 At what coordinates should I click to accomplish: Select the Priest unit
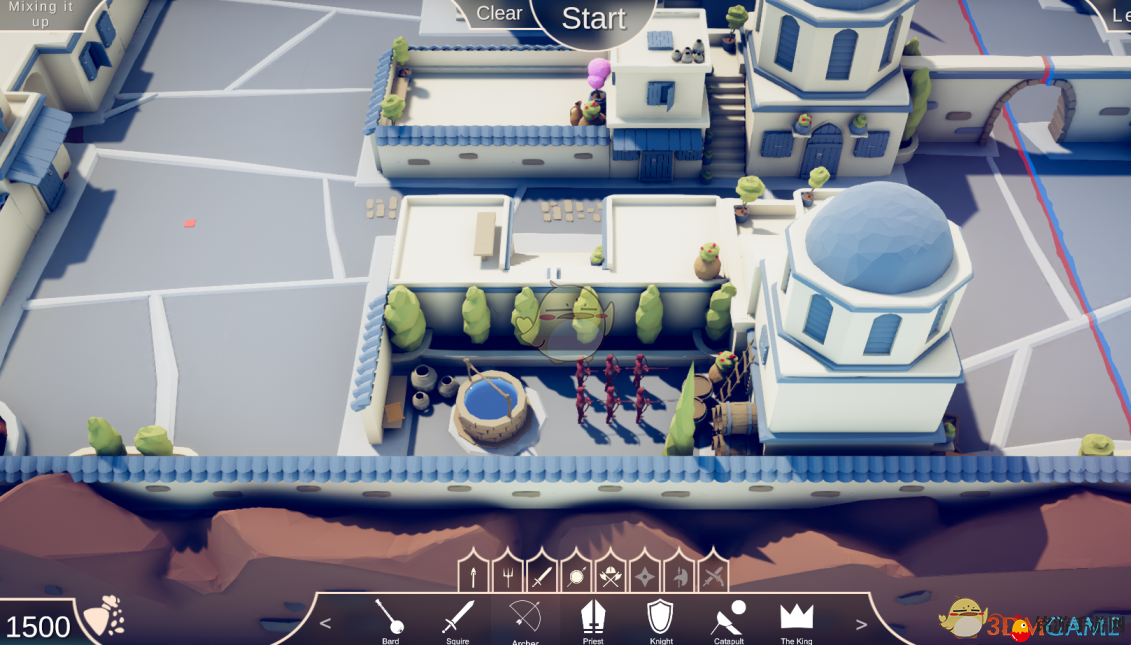tap(593, 620)
